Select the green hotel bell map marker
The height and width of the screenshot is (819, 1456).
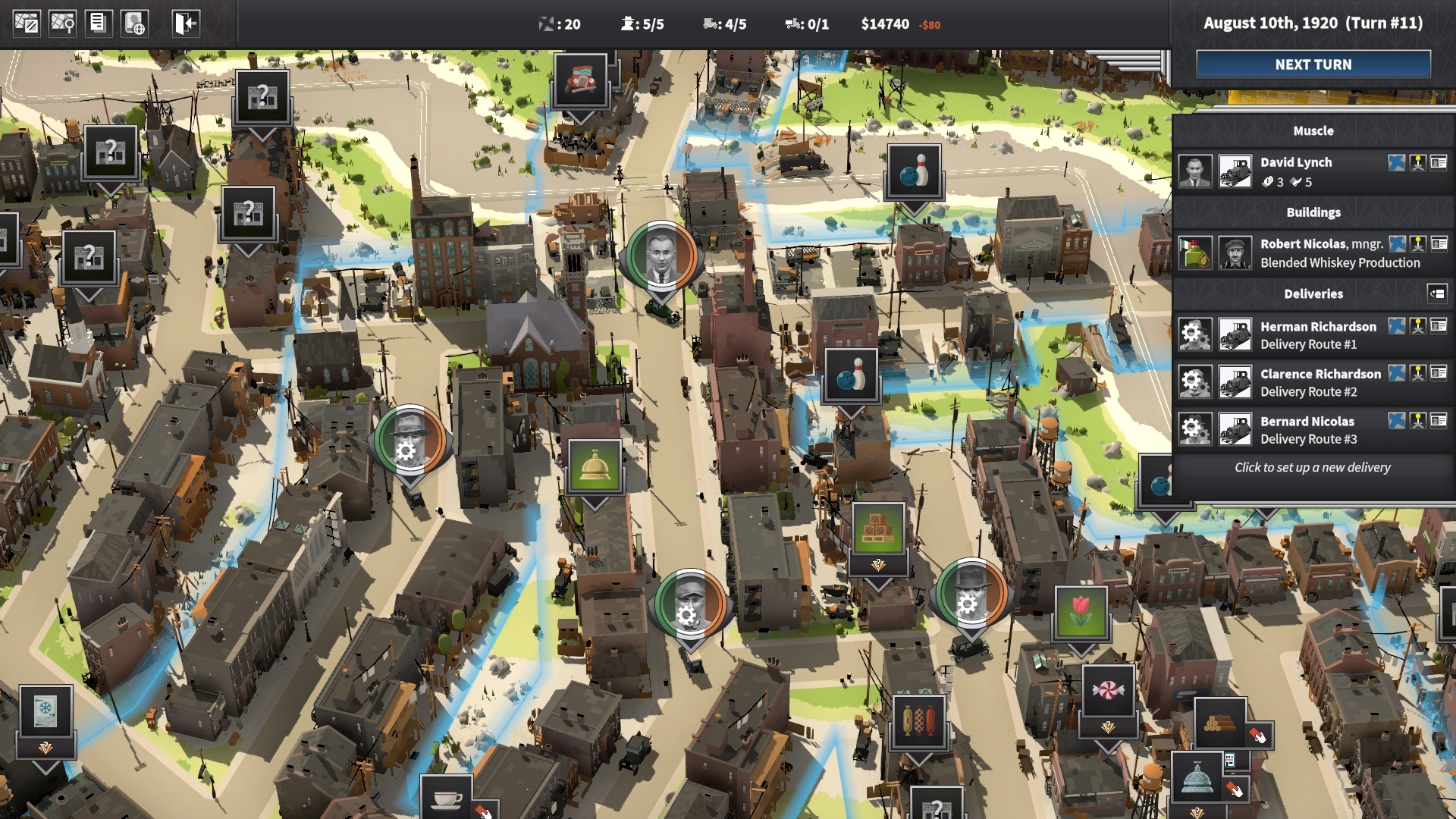point(595,466)
